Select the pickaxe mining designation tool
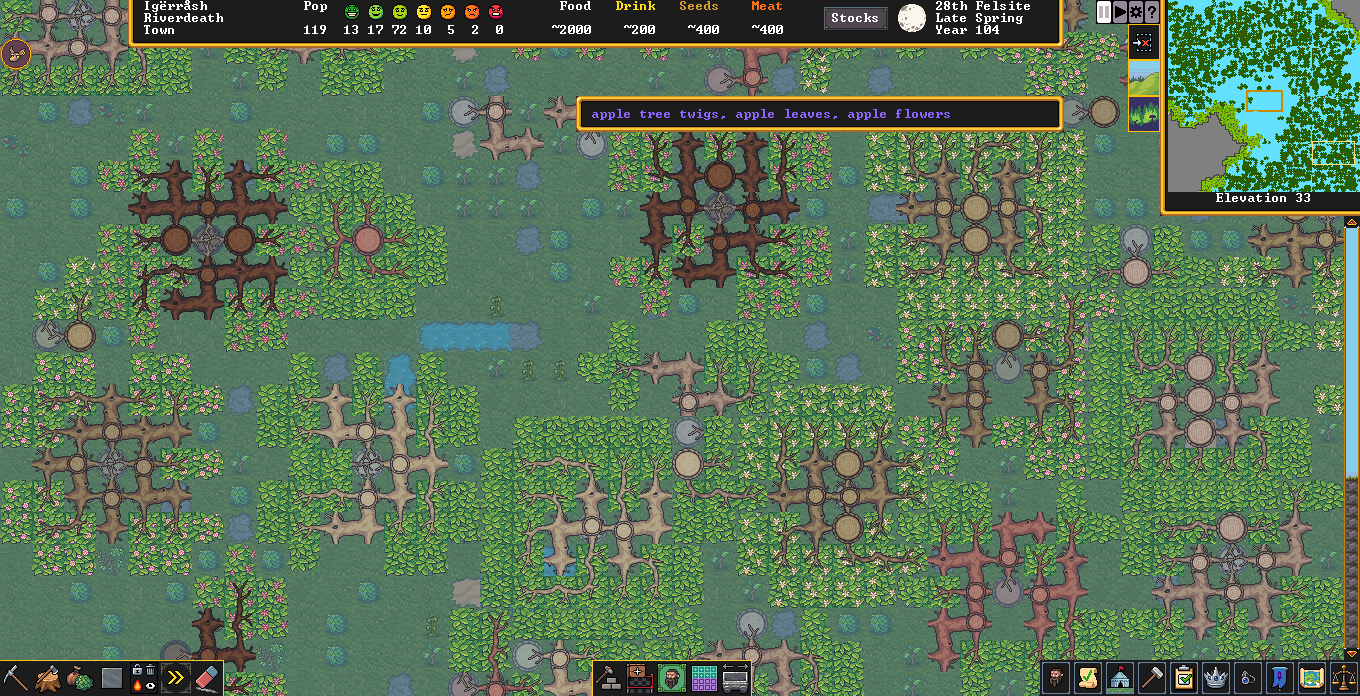This screenshot has width=1360, height=696. click(15, 678)
